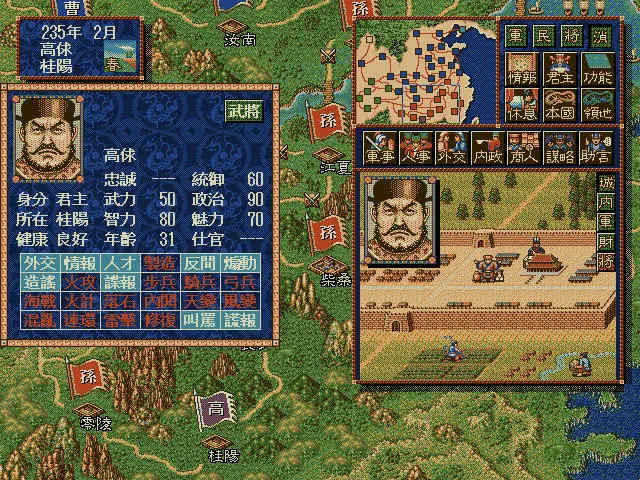The image size is (640, 480).
Task: Switch to the 財 finance tab
Action: pos(606,241)
